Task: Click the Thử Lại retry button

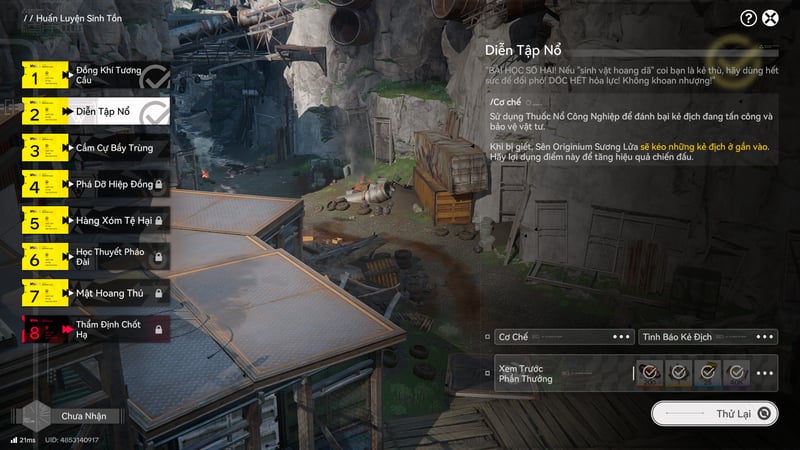Action: 714,413
